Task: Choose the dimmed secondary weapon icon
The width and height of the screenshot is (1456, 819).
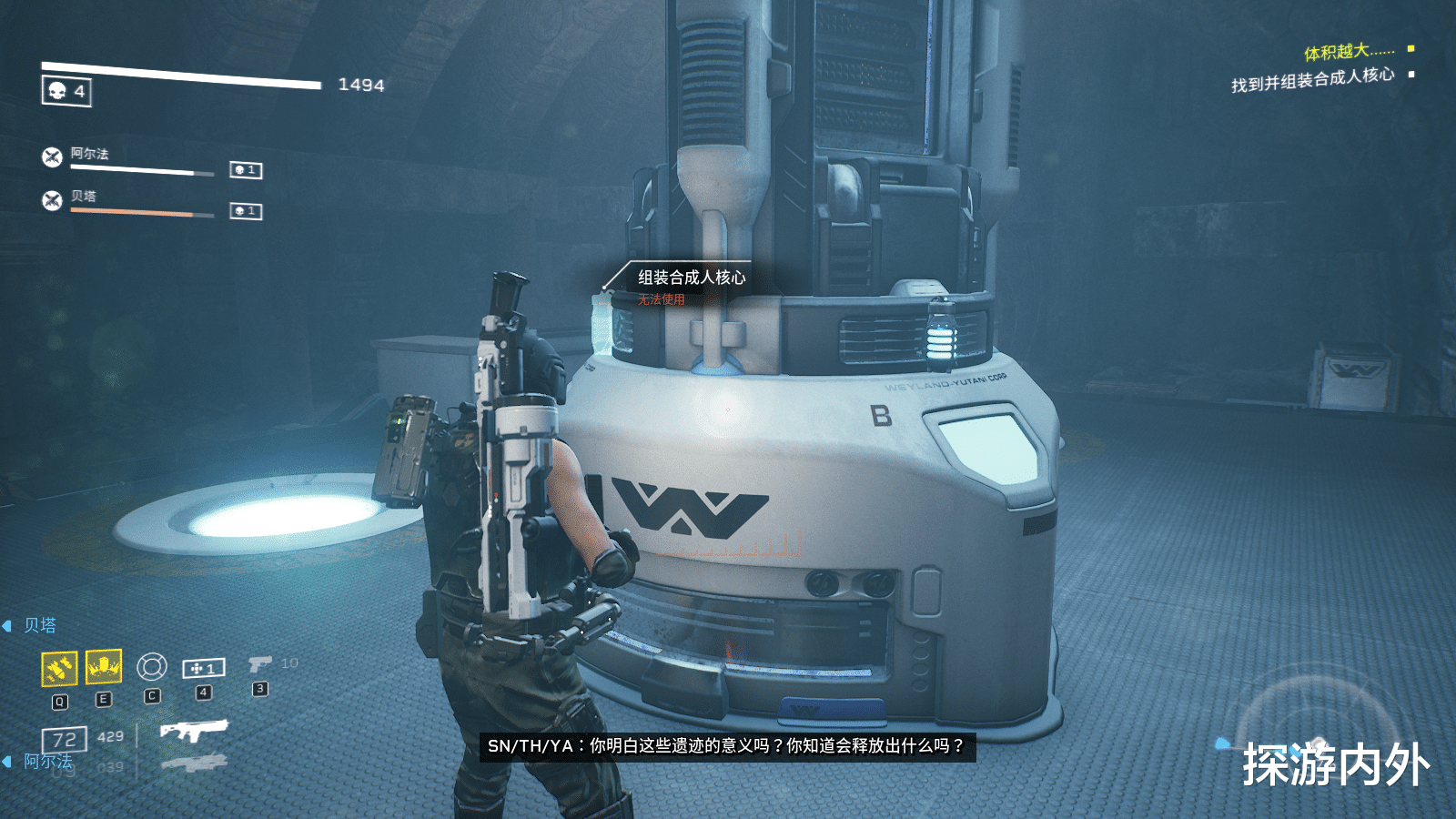Action: [x=194, y=763]
